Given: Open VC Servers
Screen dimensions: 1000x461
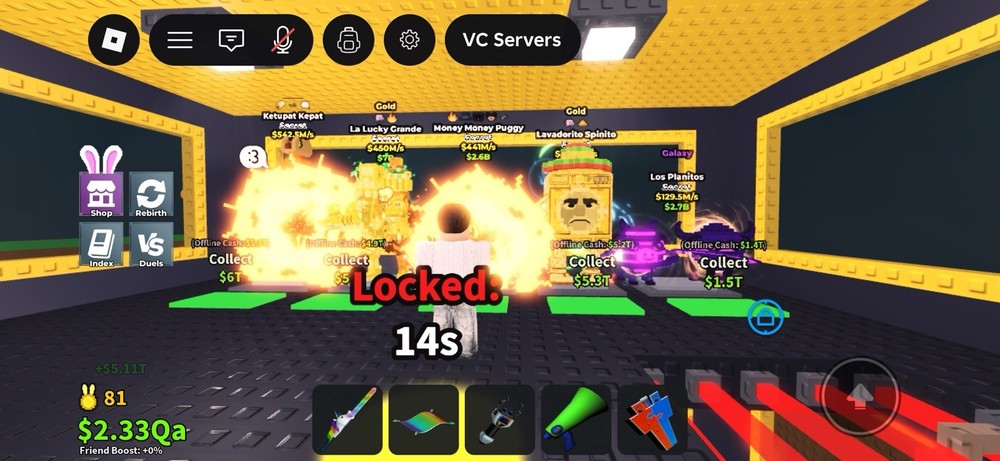Looking at the screenshot, I should [x=512, y=41].
